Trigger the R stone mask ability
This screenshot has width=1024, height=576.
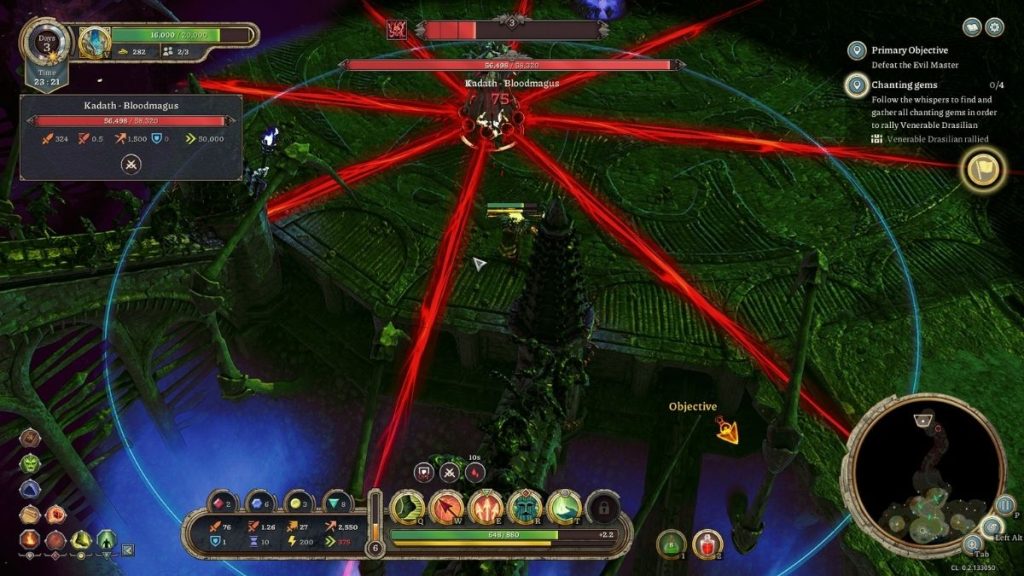[525, 508]
